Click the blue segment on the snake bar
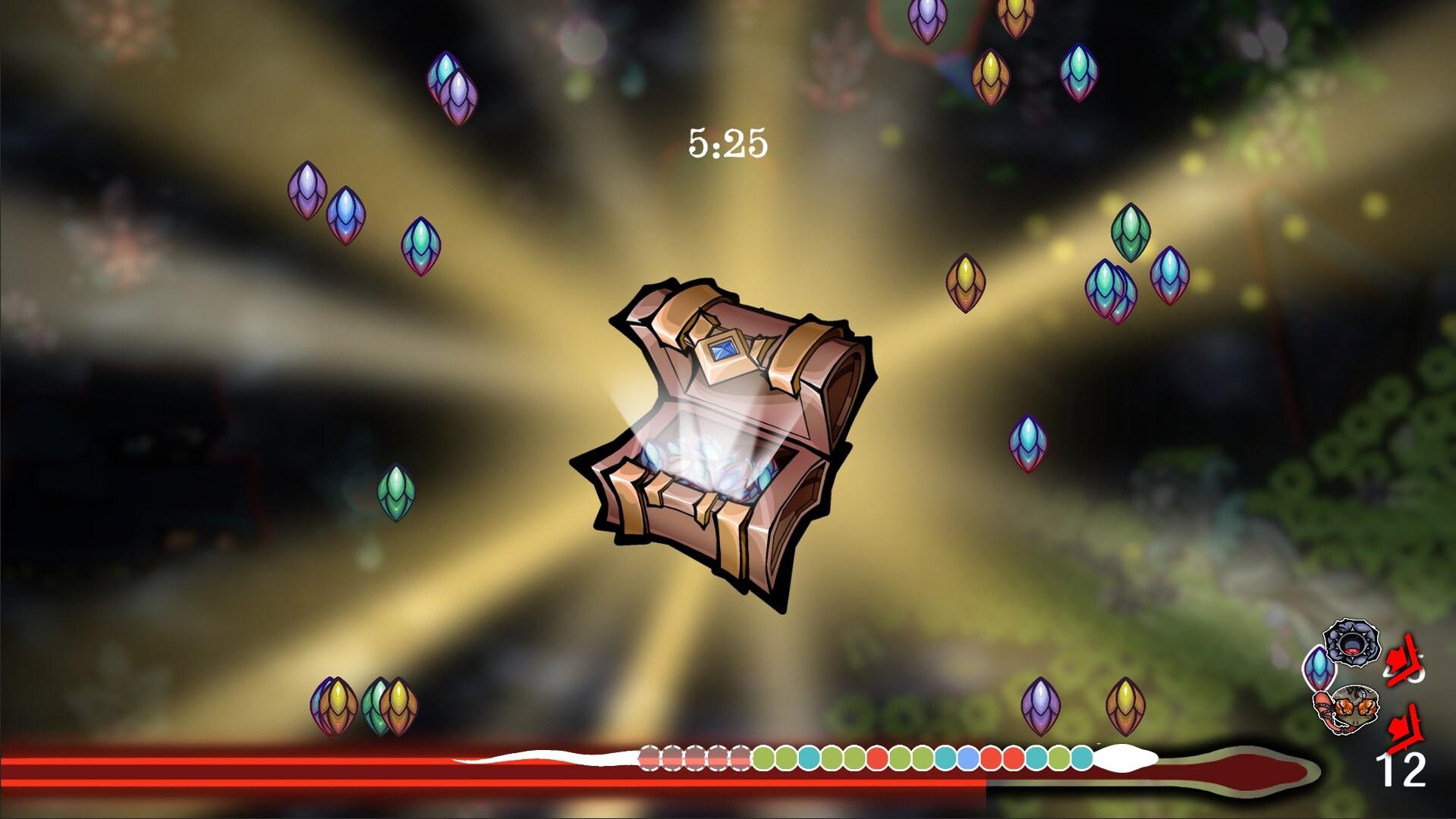1456x819 pixels. (967, 757)
